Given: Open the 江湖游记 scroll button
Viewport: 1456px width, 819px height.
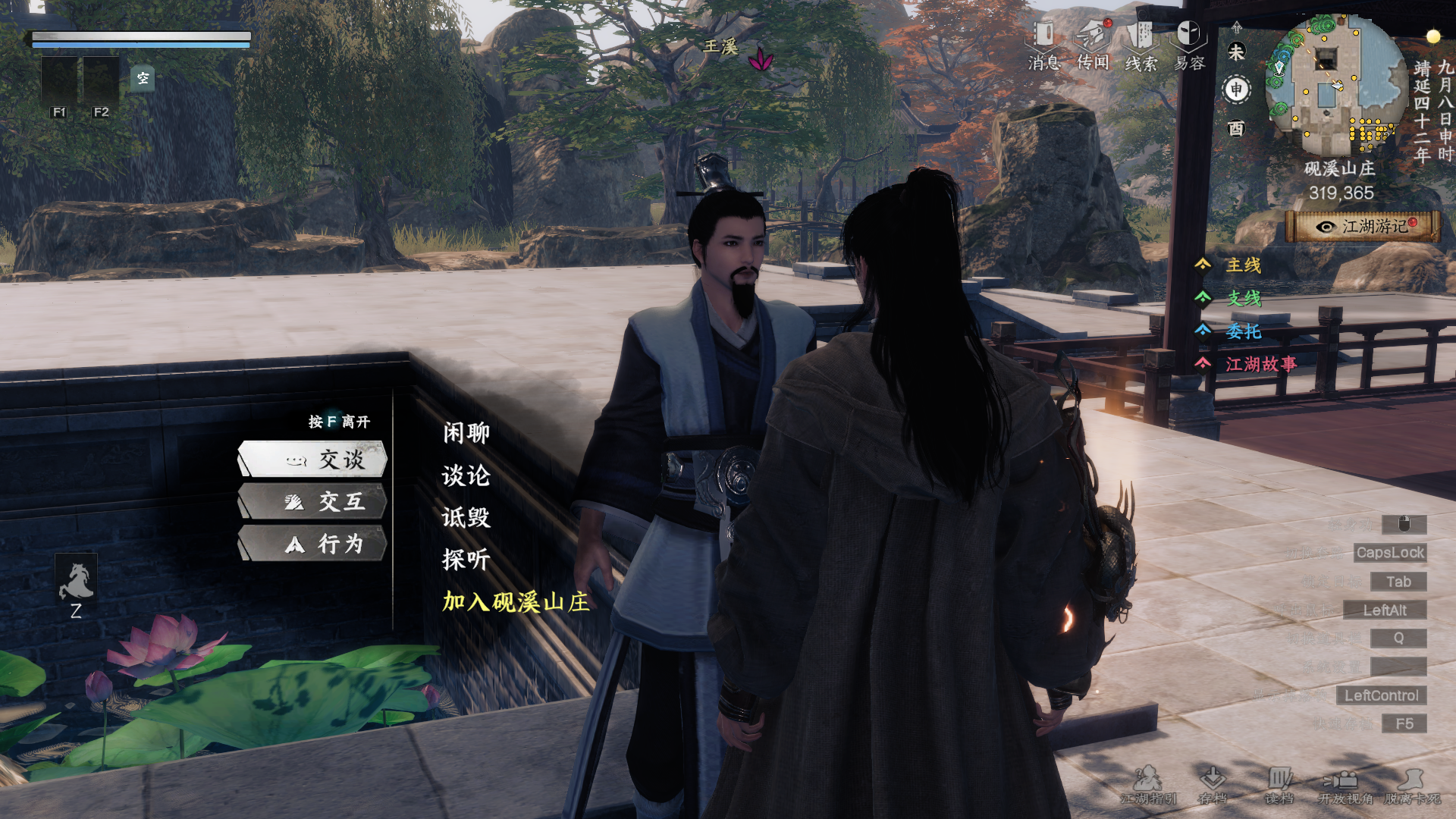Looking at the screenshot, I should pos(1363,227).
